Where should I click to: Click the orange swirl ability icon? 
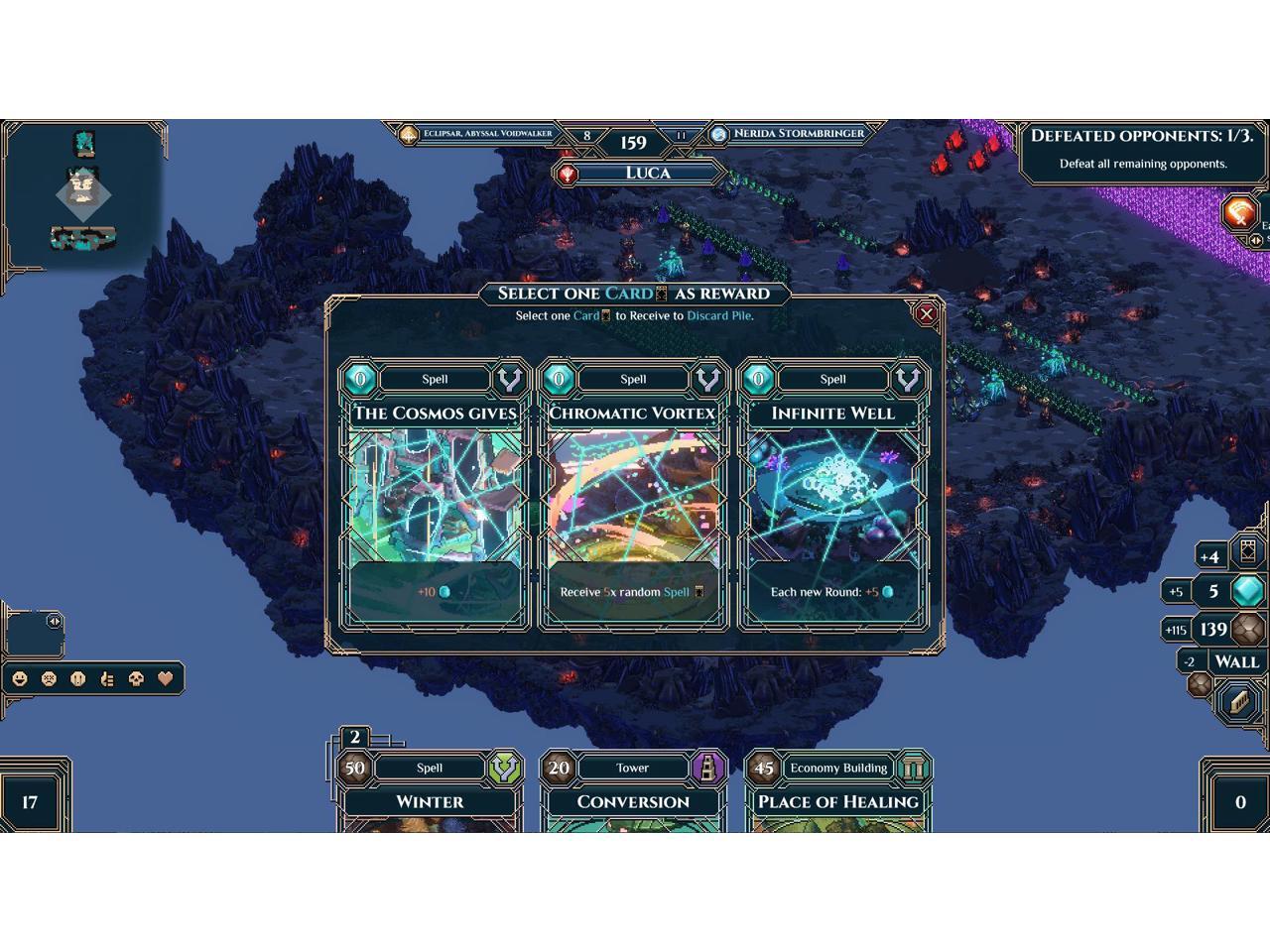coord(1239,212)
